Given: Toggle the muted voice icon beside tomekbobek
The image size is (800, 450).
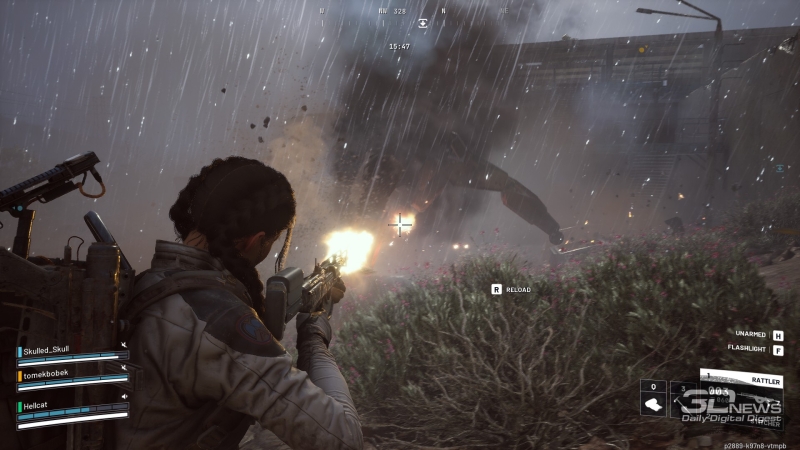Looking at the screenshot, I should point(124,369).
